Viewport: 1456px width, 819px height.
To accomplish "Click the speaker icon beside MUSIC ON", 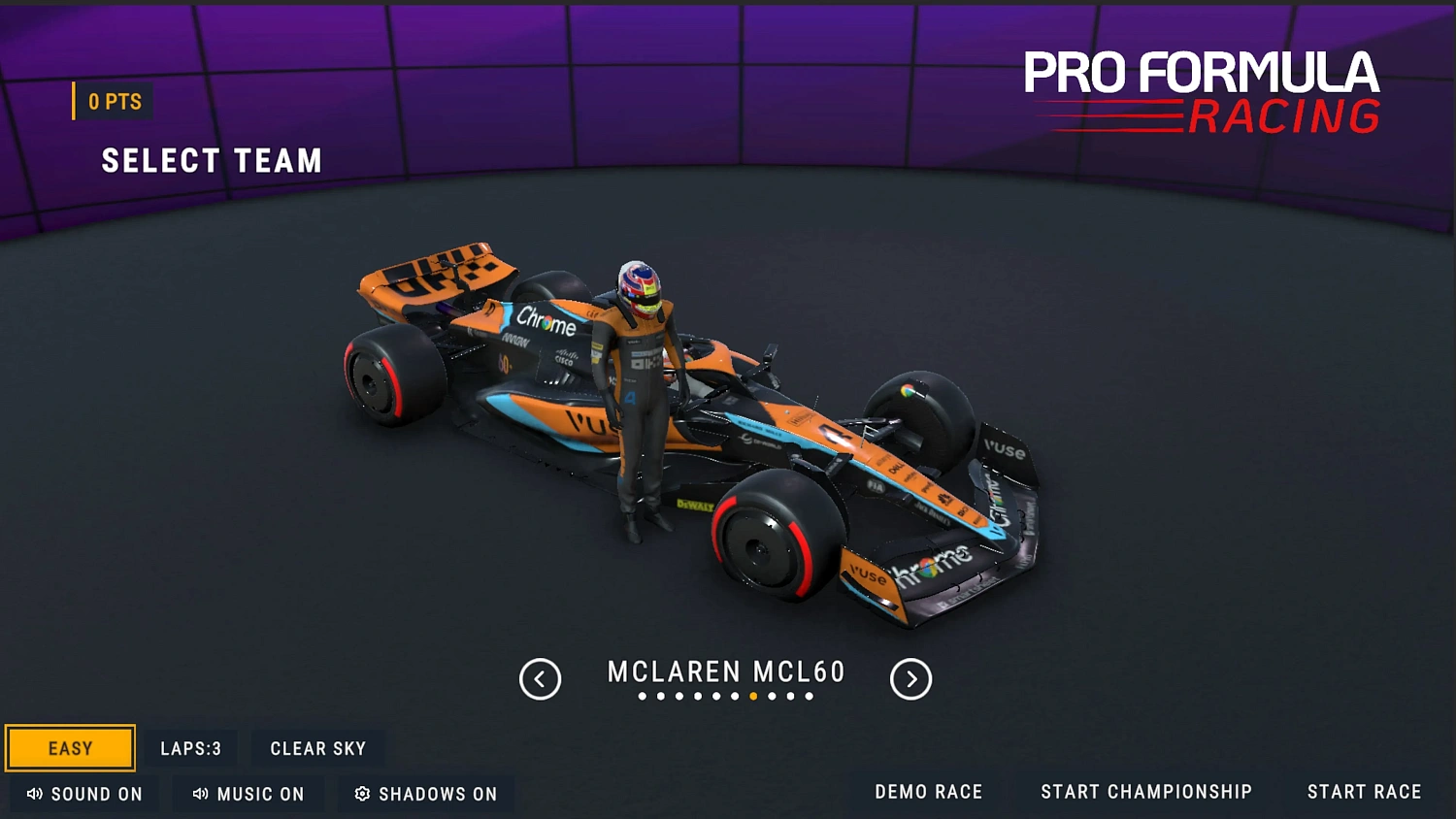I will [x=200, y=794].
